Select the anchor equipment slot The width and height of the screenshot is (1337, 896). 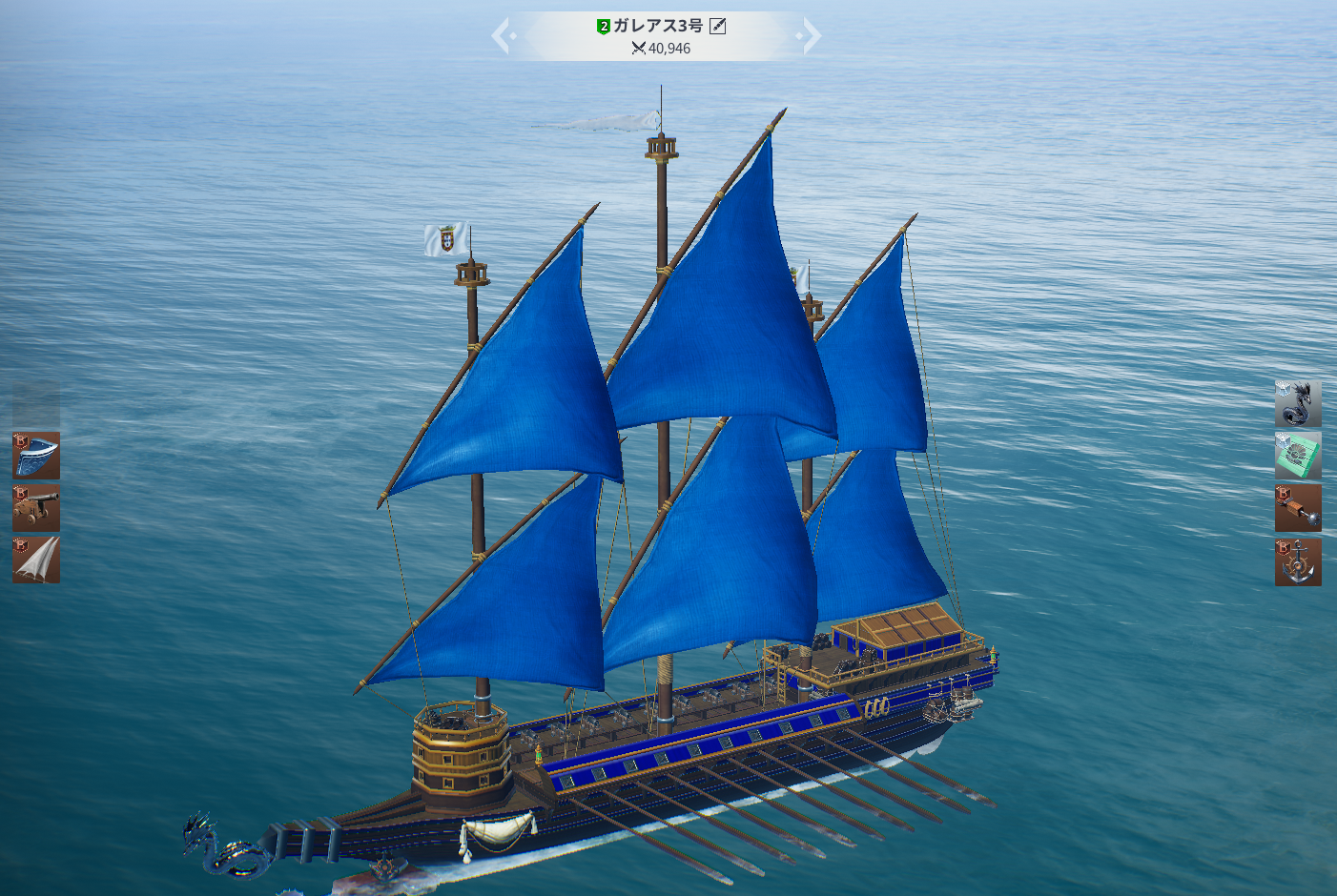(1298, 561)
